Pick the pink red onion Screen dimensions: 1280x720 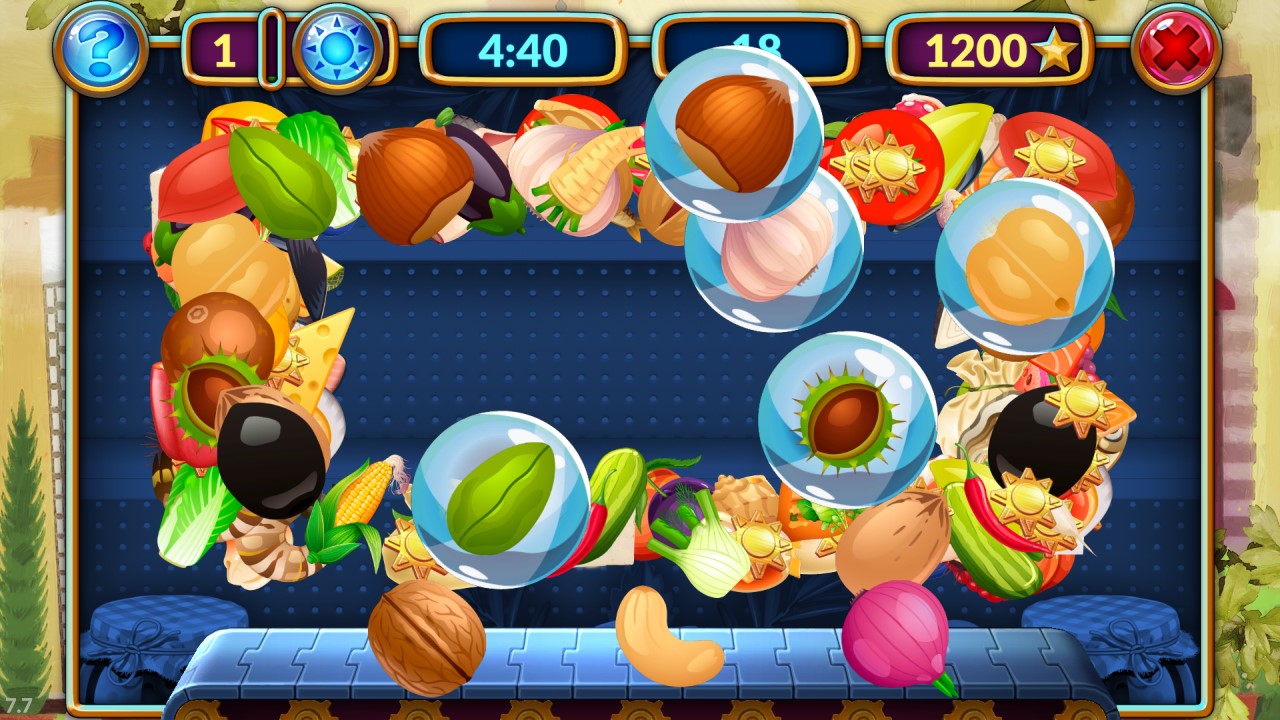point(896,634)
